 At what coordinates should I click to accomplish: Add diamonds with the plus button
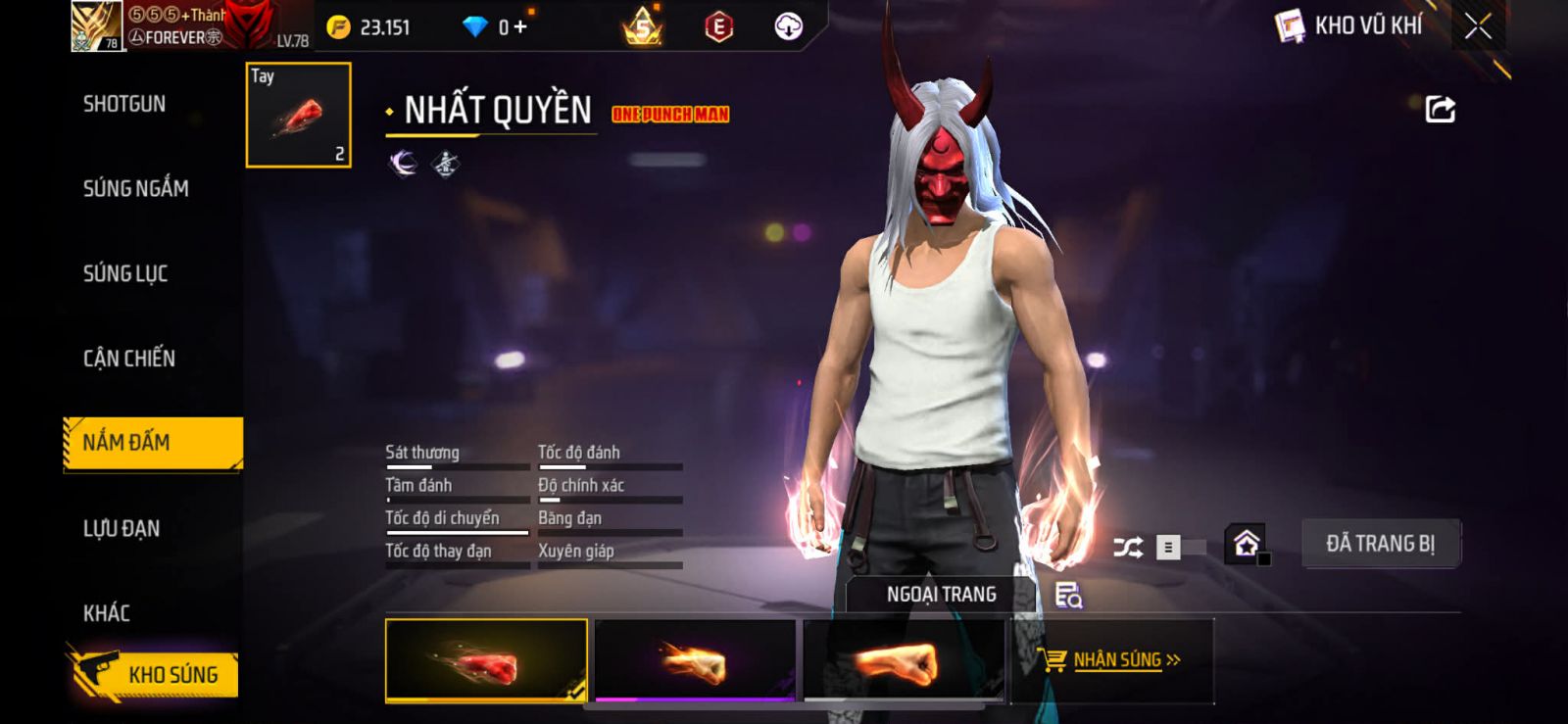(520, 27)
